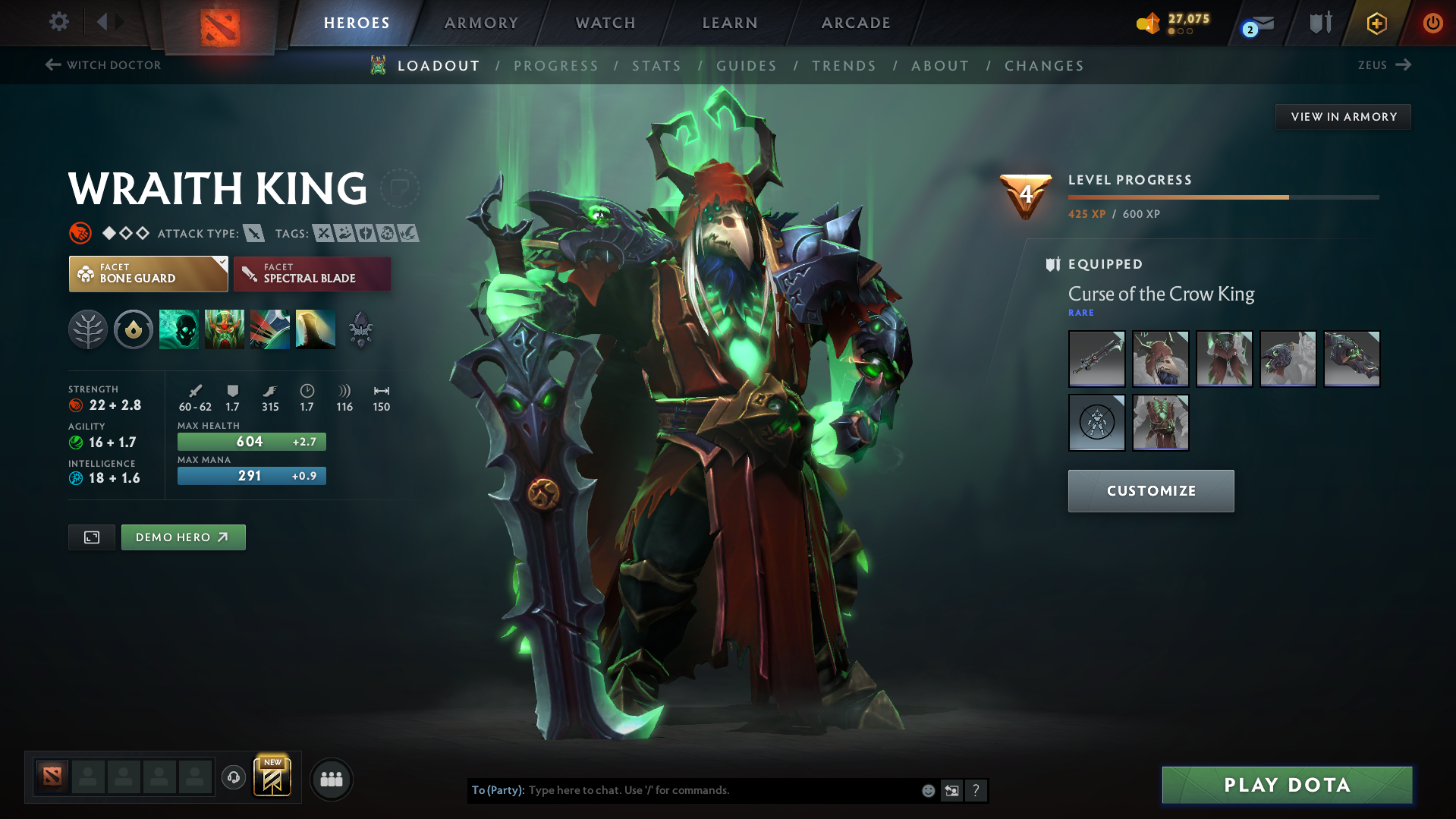Select the Wraithfire Blast skull ability icon
This screenshot has width=1456, height=819.
click(x=179, y=329)
